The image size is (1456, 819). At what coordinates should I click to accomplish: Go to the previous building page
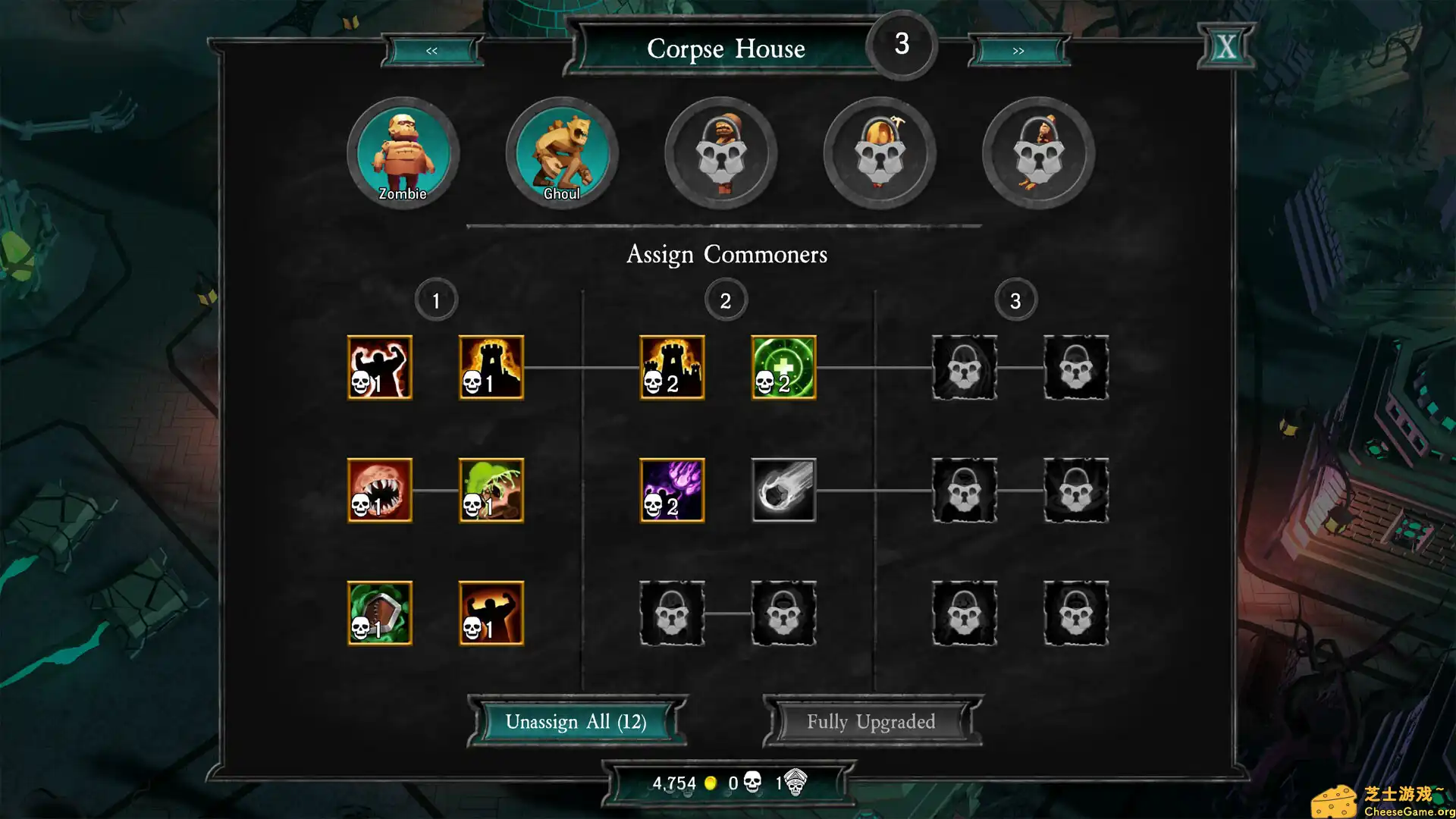[431, 51]
